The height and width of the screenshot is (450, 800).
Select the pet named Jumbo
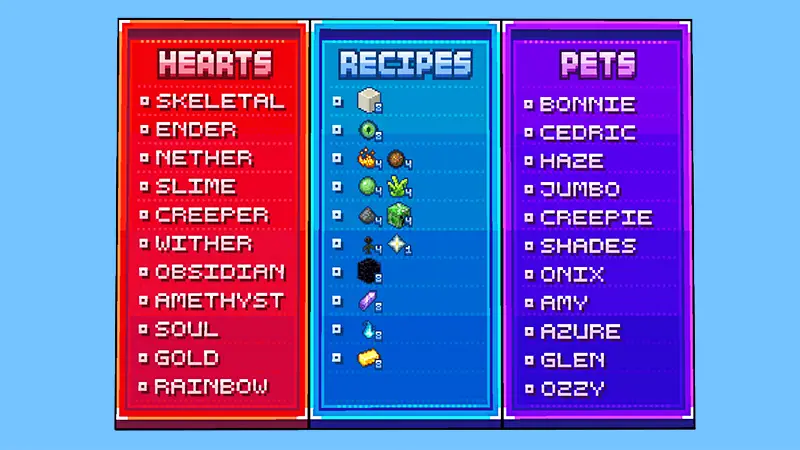tap(580, 189)
